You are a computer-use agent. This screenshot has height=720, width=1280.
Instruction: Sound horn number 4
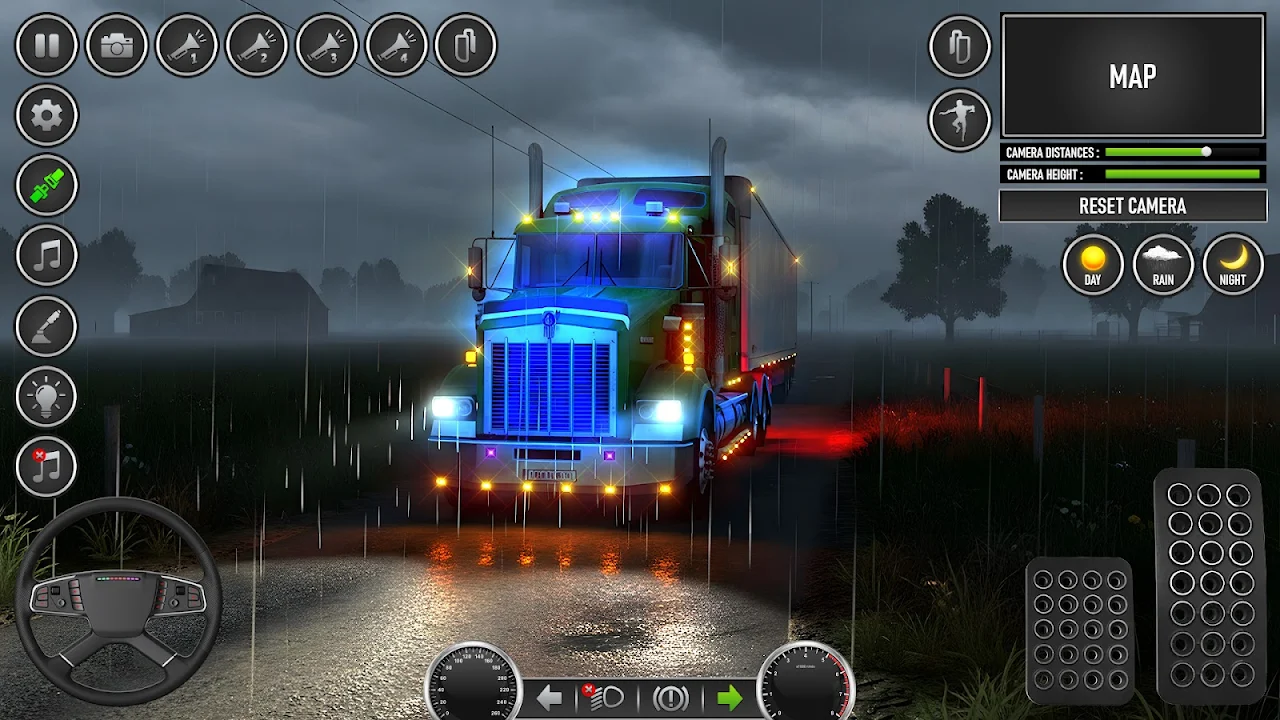[x=397, y=45]
